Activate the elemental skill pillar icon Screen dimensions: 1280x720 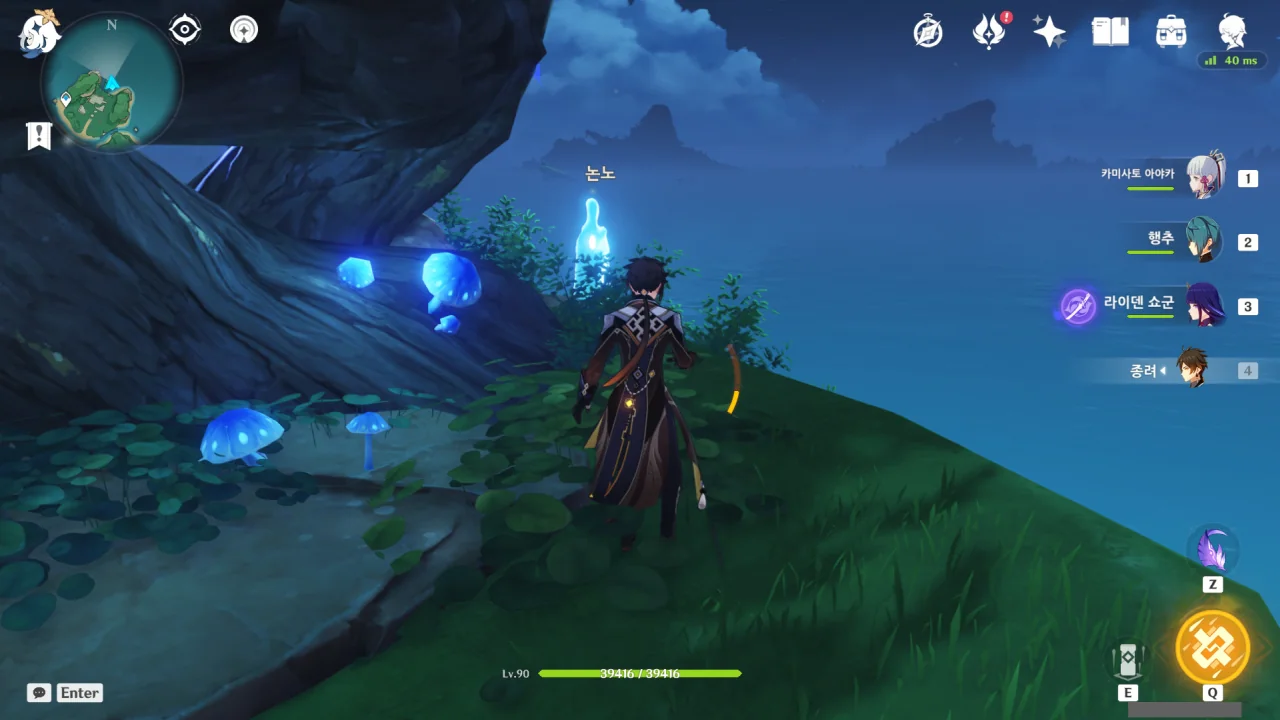tap(1127, 660)
